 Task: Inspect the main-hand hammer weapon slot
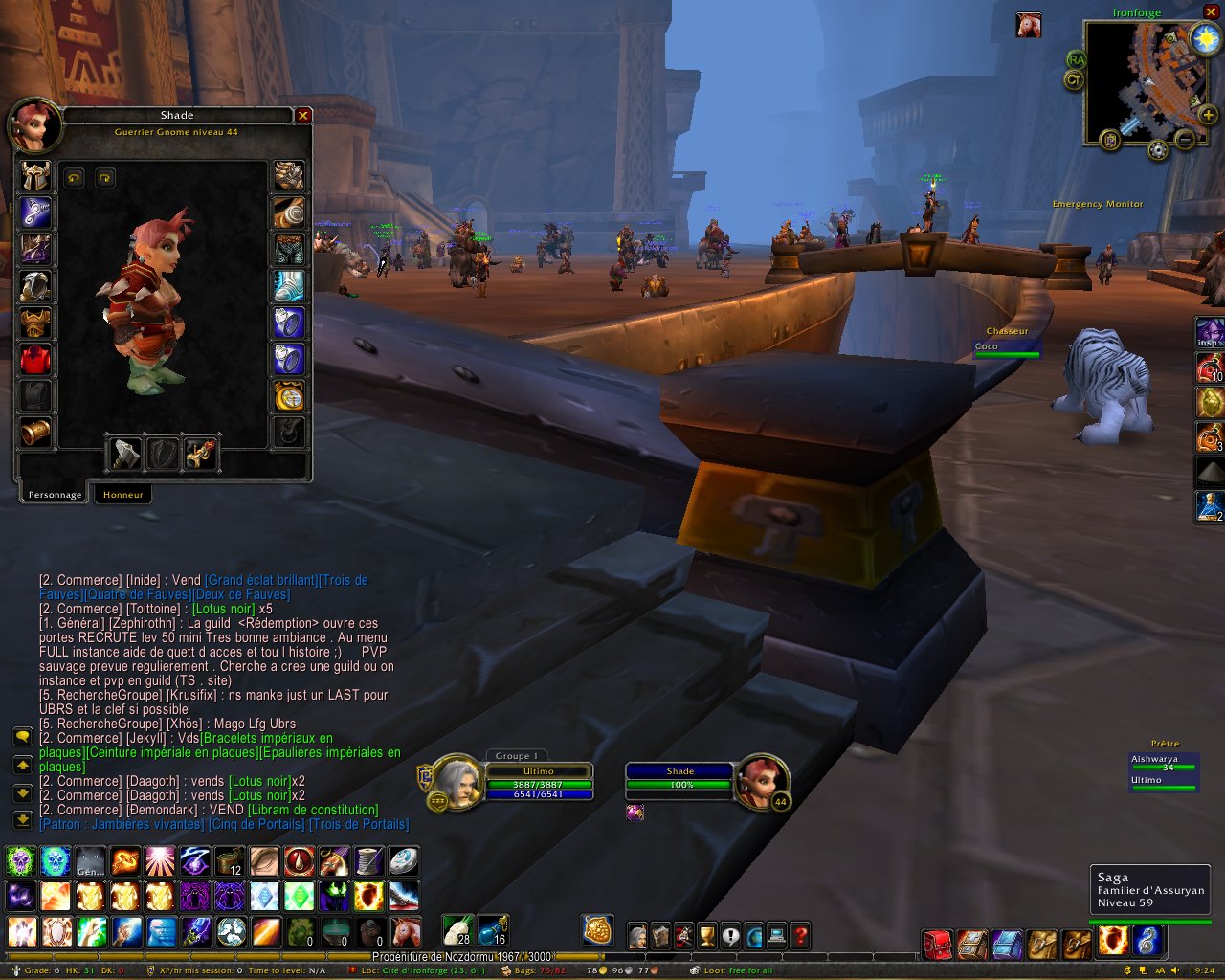click(124, 454)
